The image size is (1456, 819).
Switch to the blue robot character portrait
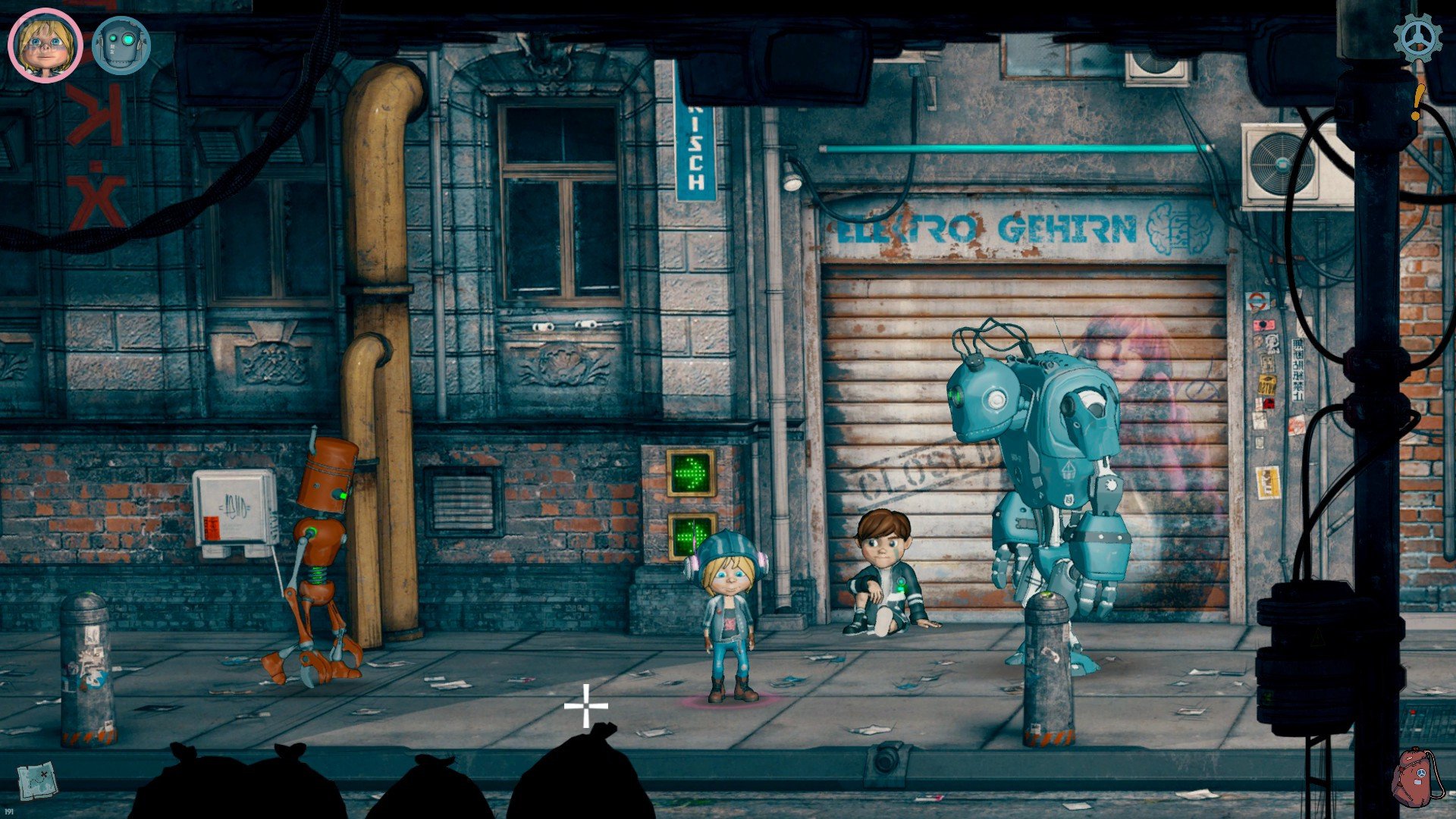pos(121,45)
